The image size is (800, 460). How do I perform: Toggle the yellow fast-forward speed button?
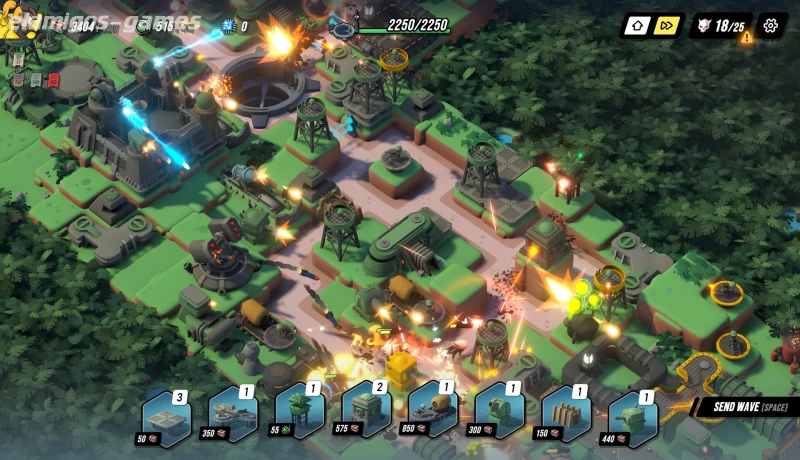click(667, 26)
